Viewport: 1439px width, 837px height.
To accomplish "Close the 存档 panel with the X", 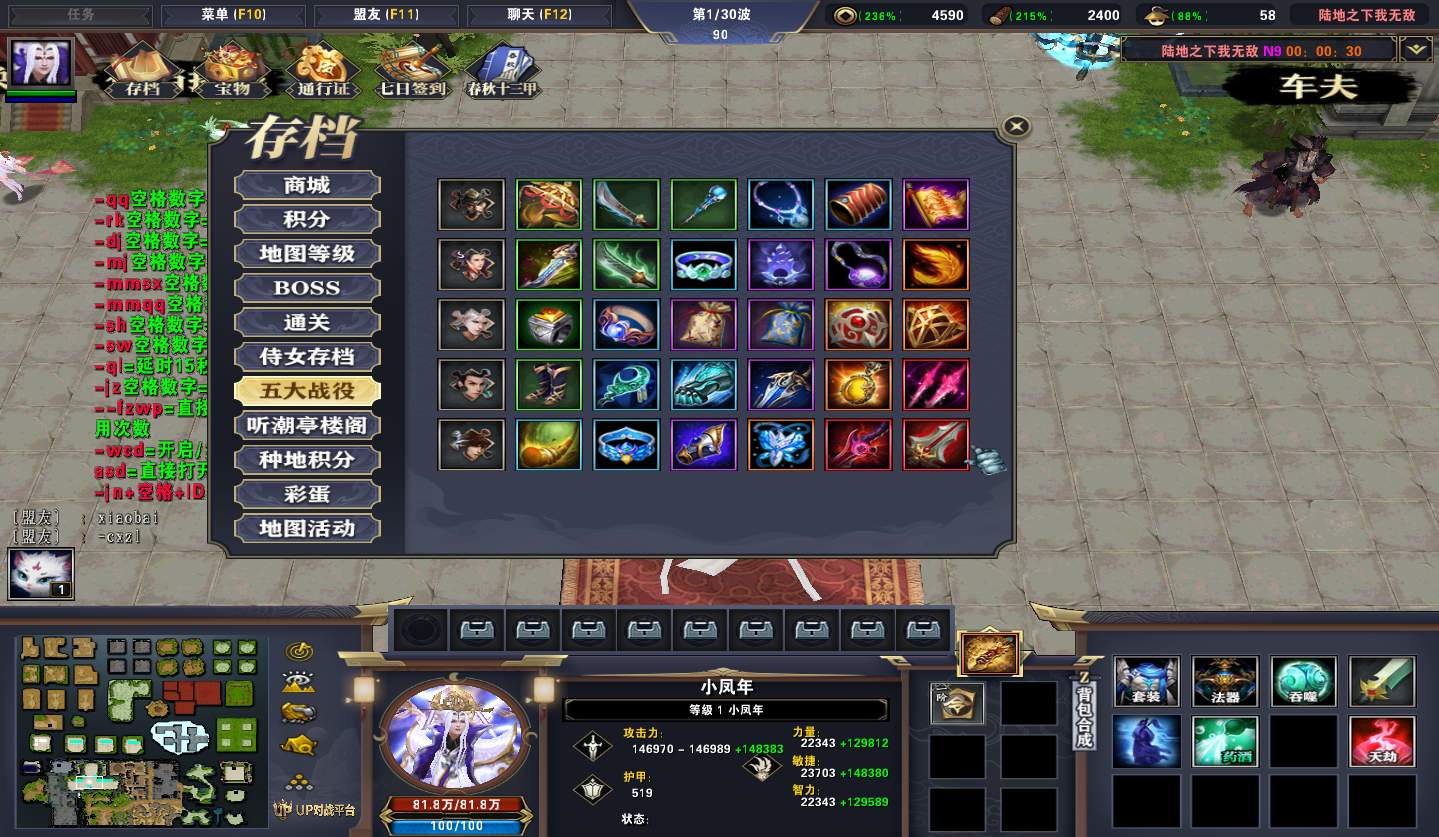I will [1016, 126].
